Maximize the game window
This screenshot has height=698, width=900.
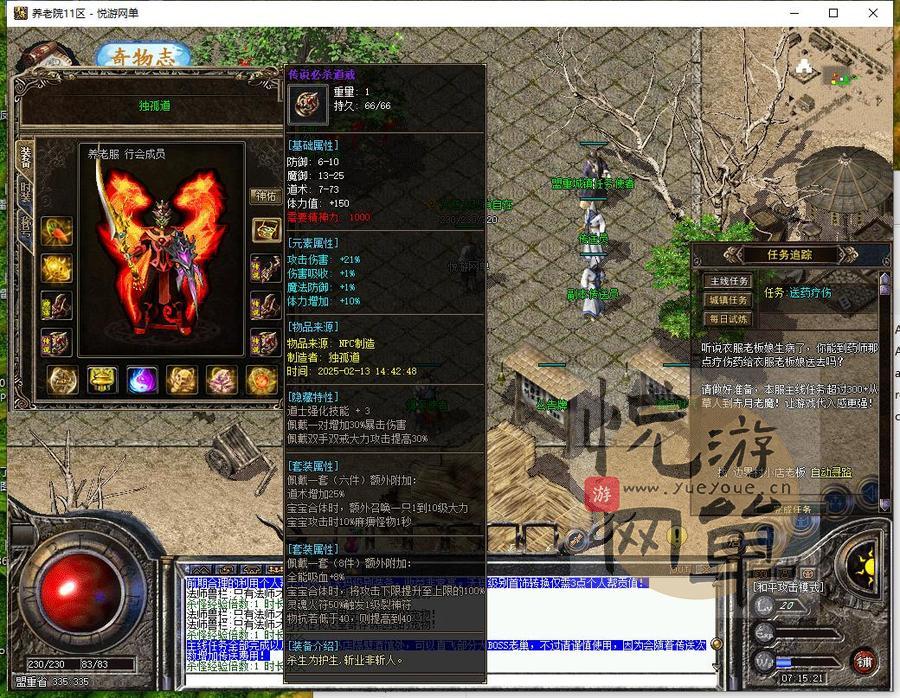coord(833,13)
